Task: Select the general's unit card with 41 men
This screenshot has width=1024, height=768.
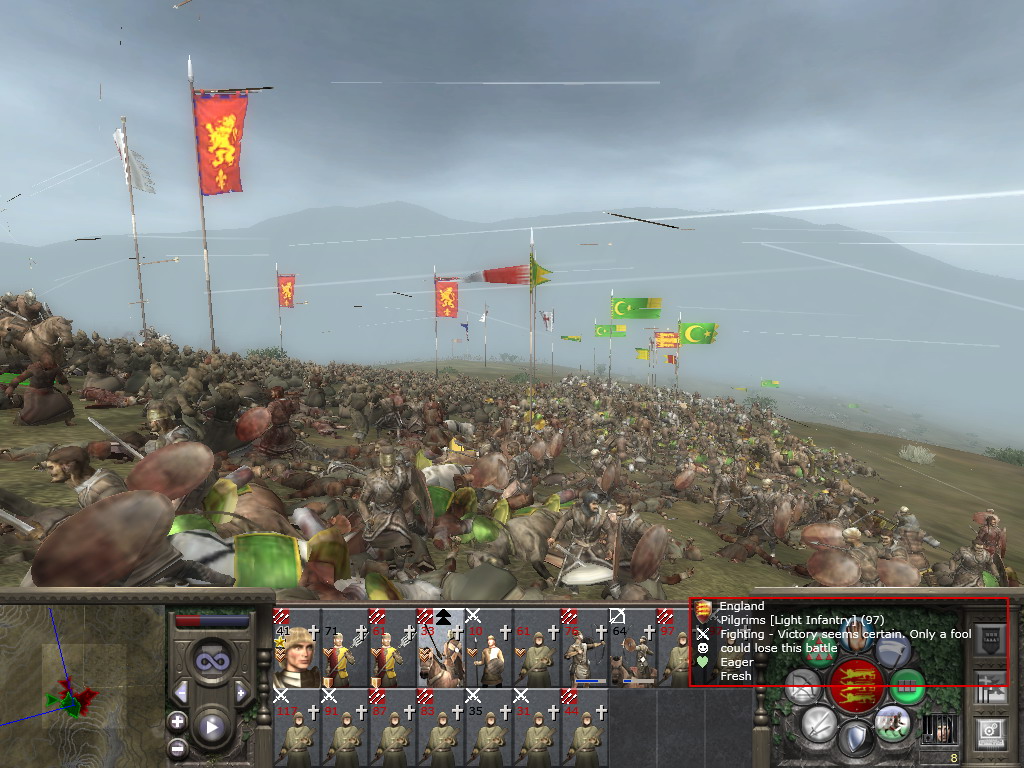Action: [x=296, y=648]
